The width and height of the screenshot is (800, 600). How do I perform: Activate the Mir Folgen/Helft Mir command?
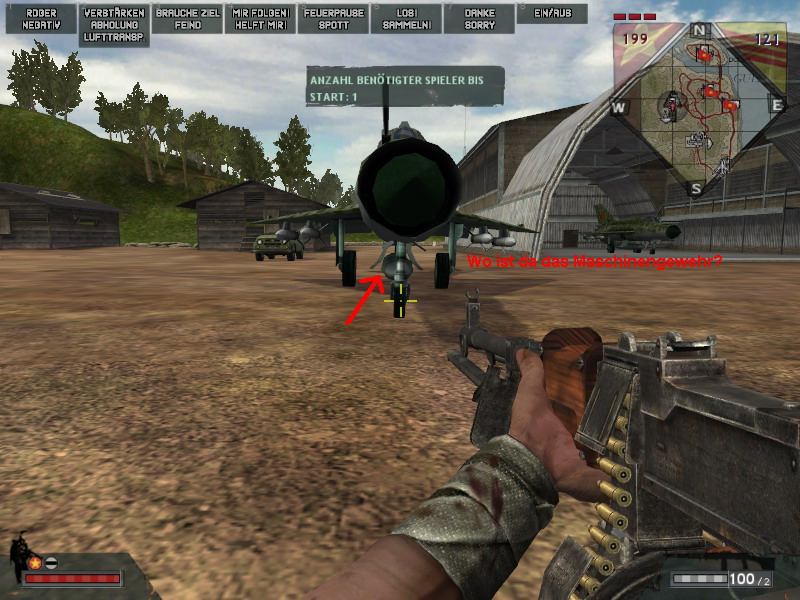click(x=260, y=18)
